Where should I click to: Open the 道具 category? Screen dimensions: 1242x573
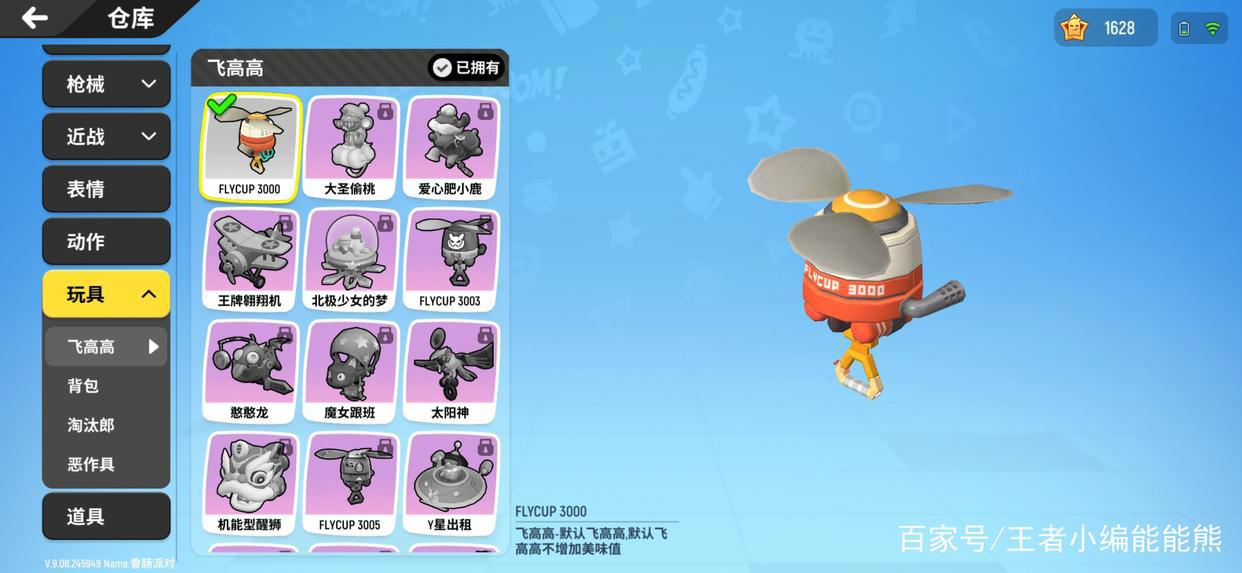click(x=106, y=516)
